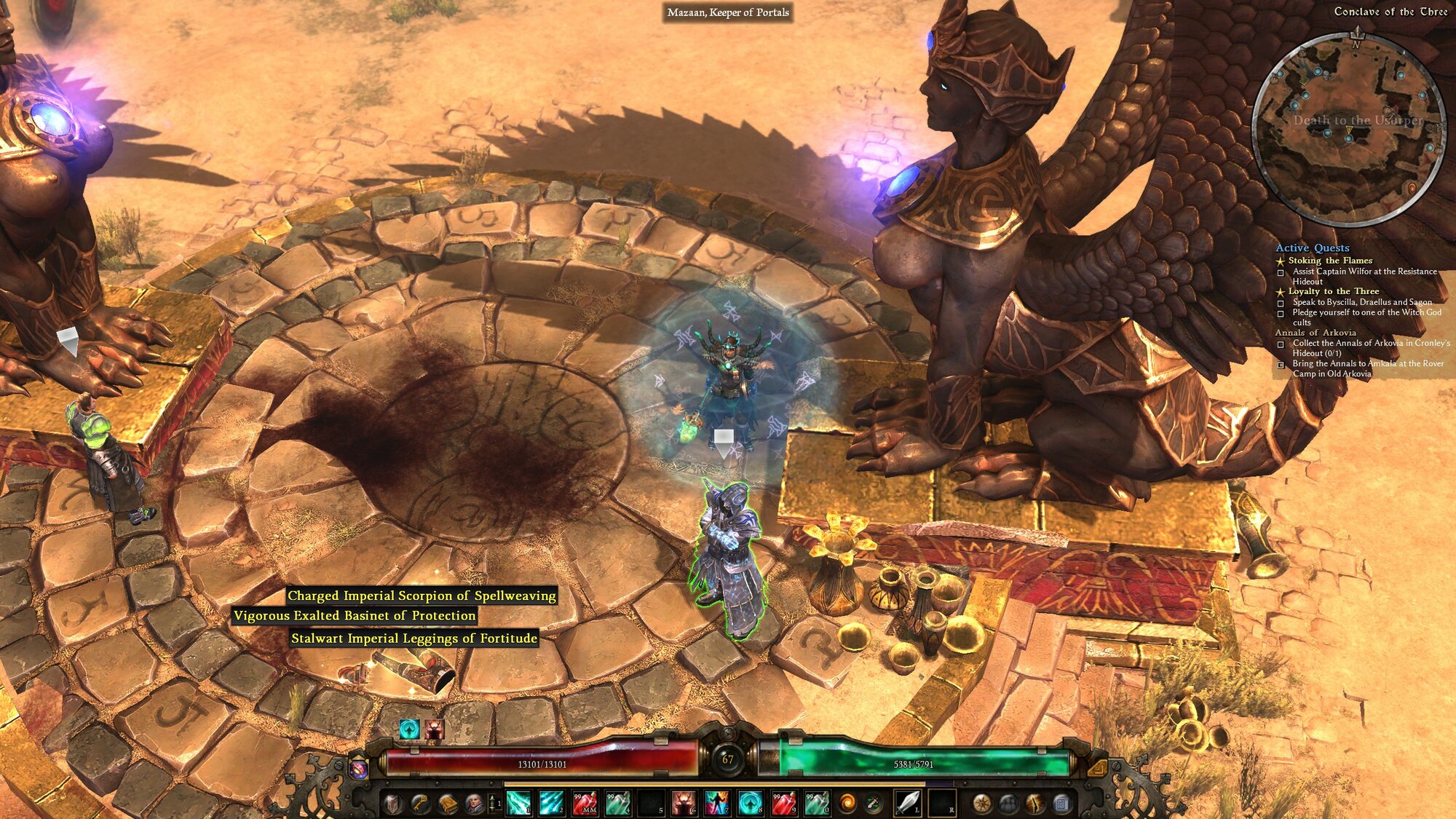Open the character sheet shield icon

point(393,804)
